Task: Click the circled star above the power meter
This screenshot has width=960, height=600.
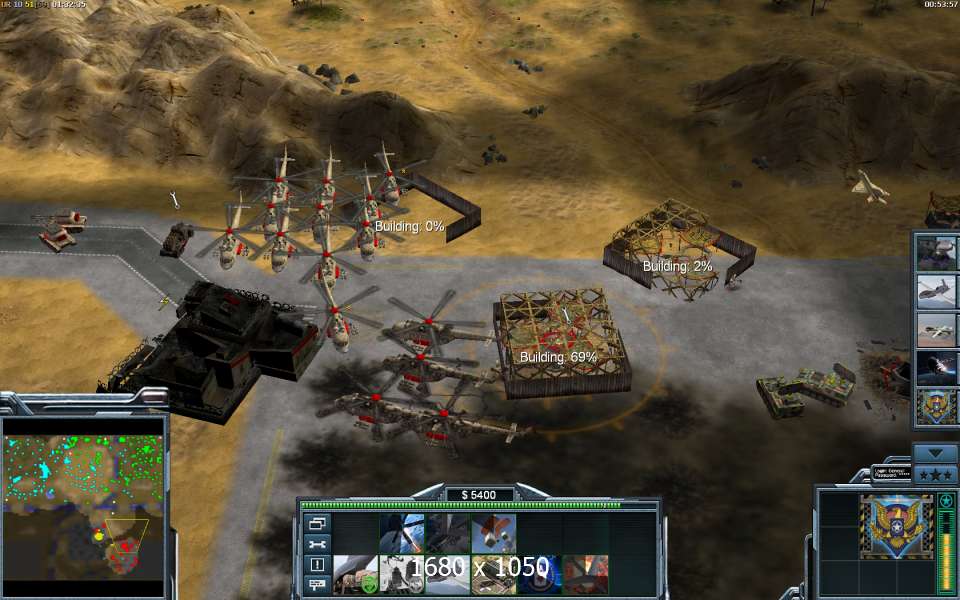Action: click(x=945, y=500)
